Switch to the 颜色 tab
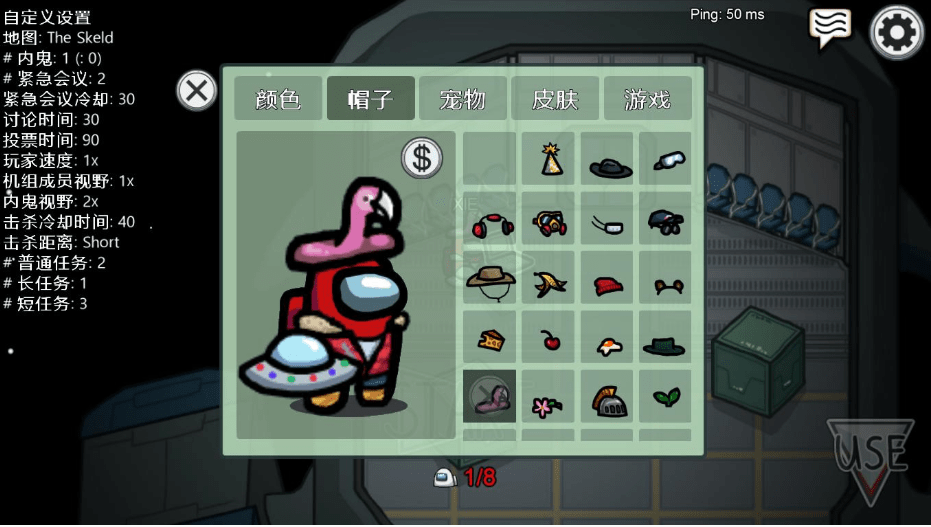931x527 pixels. coord(278,99)
